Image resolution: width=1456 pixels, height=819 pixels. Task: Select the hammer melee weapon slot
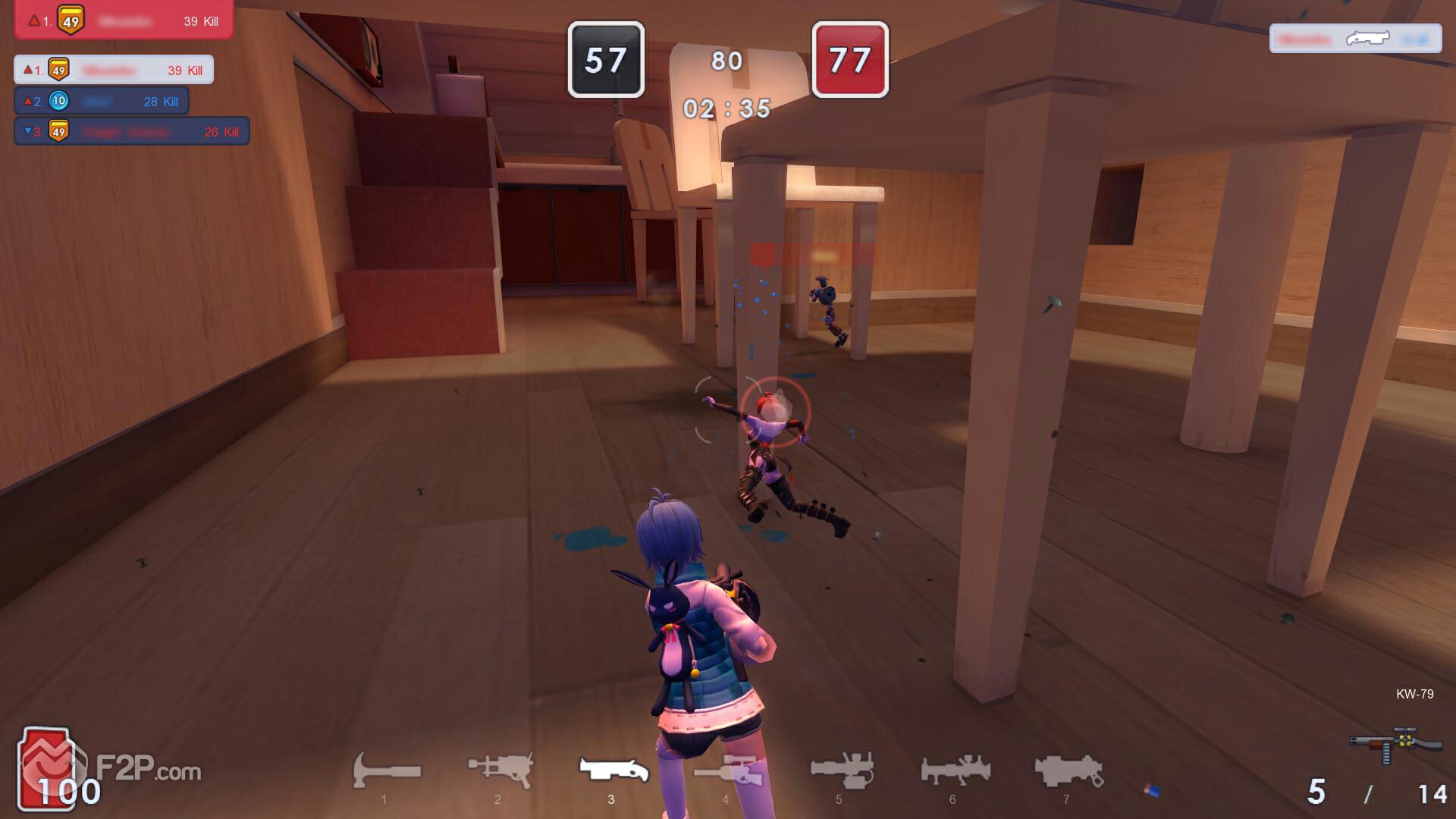386,771
